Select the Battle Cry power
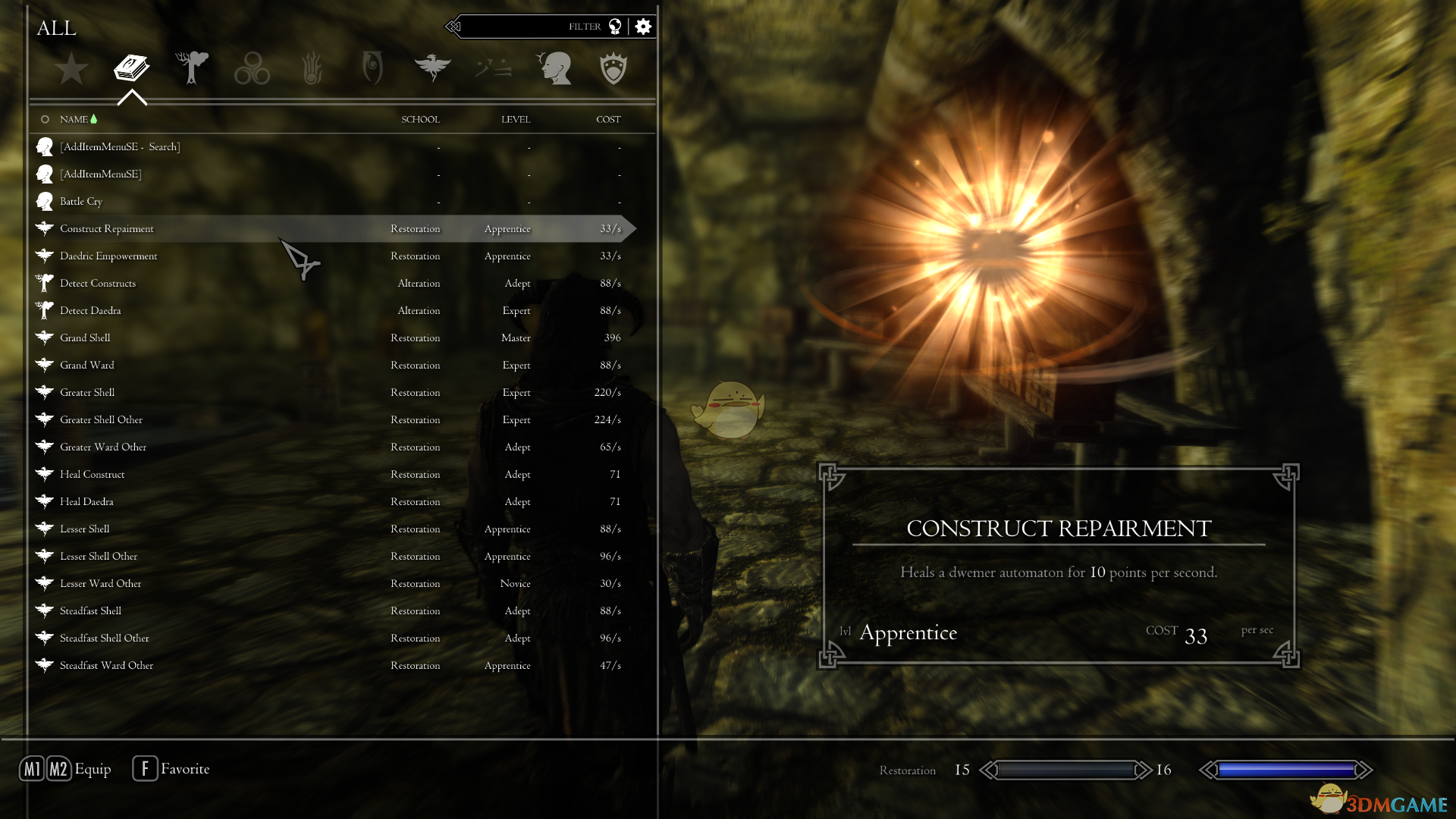1456x819 pixels. coord(81,202)
